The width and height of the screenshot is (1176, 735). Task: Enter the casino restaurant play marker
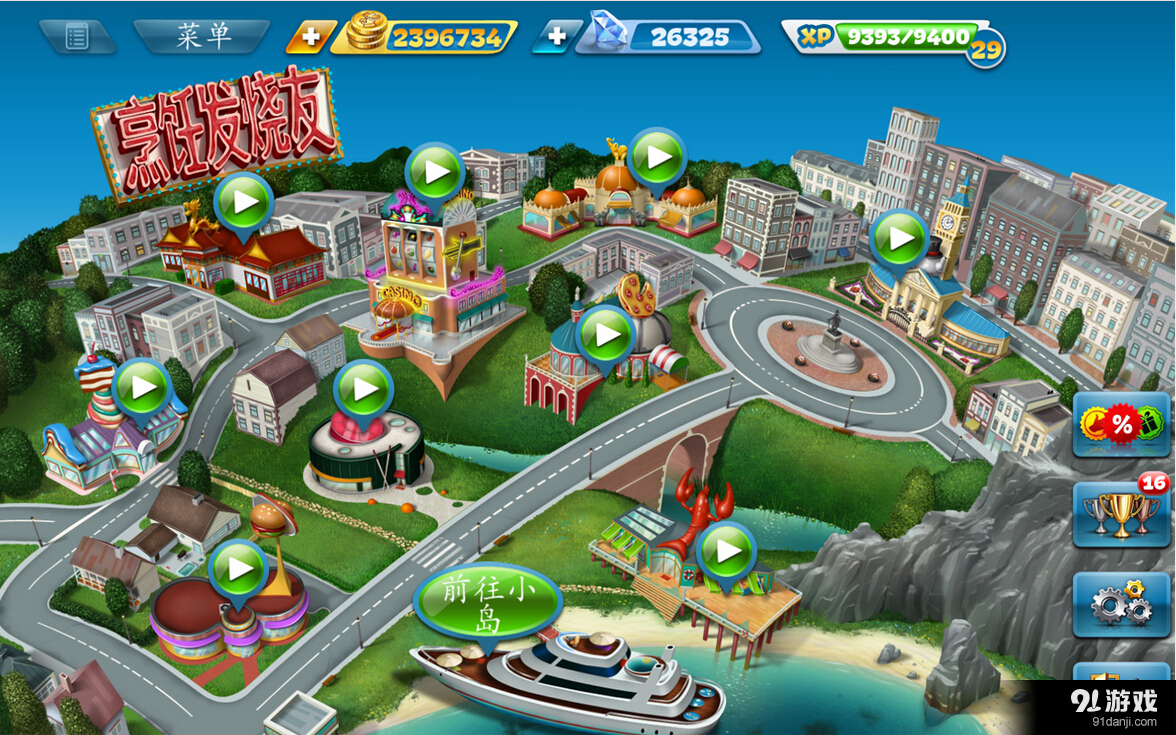[x=436, y=173]
